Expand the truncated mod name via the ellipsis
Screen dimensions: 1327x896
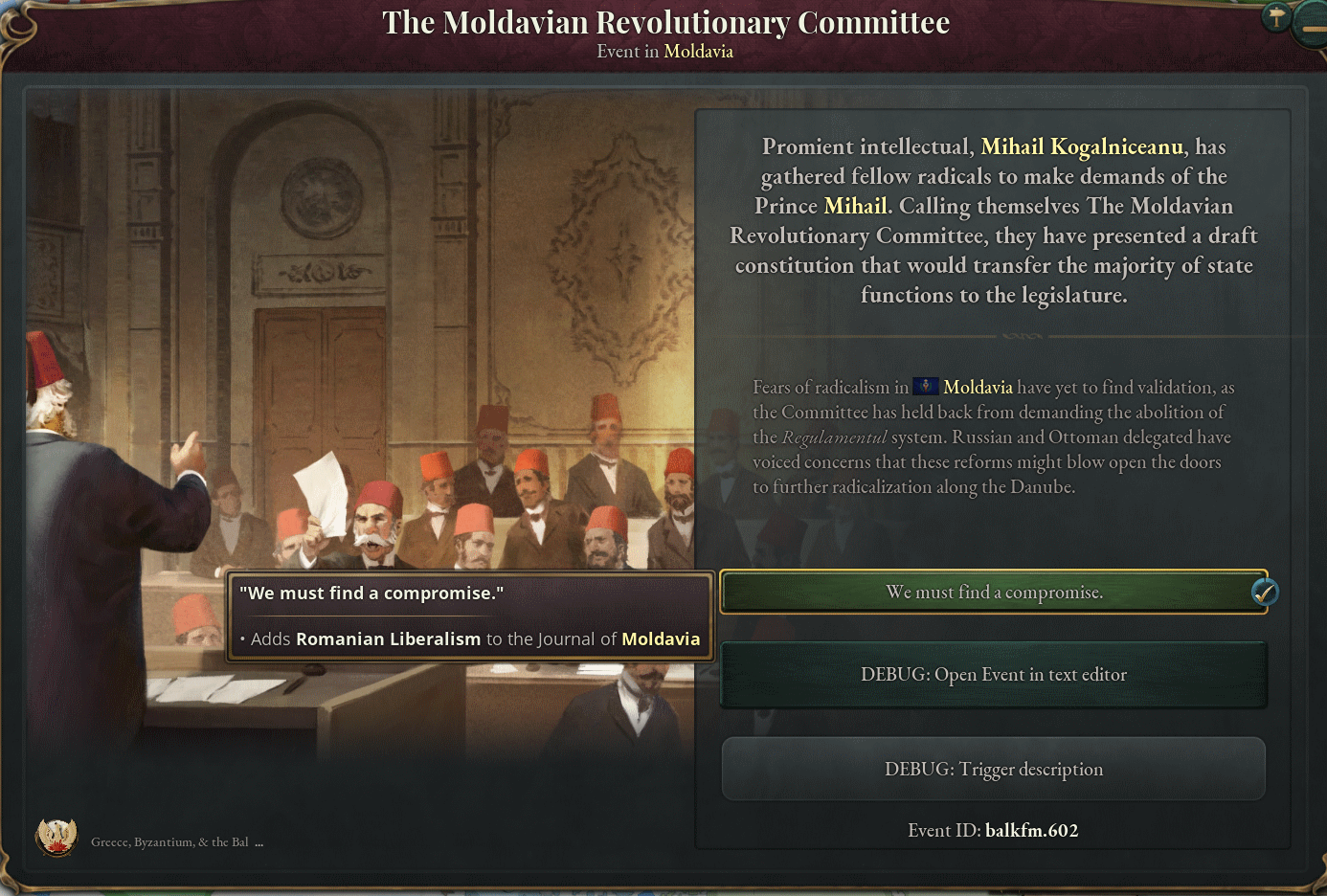tap(261, 841)
